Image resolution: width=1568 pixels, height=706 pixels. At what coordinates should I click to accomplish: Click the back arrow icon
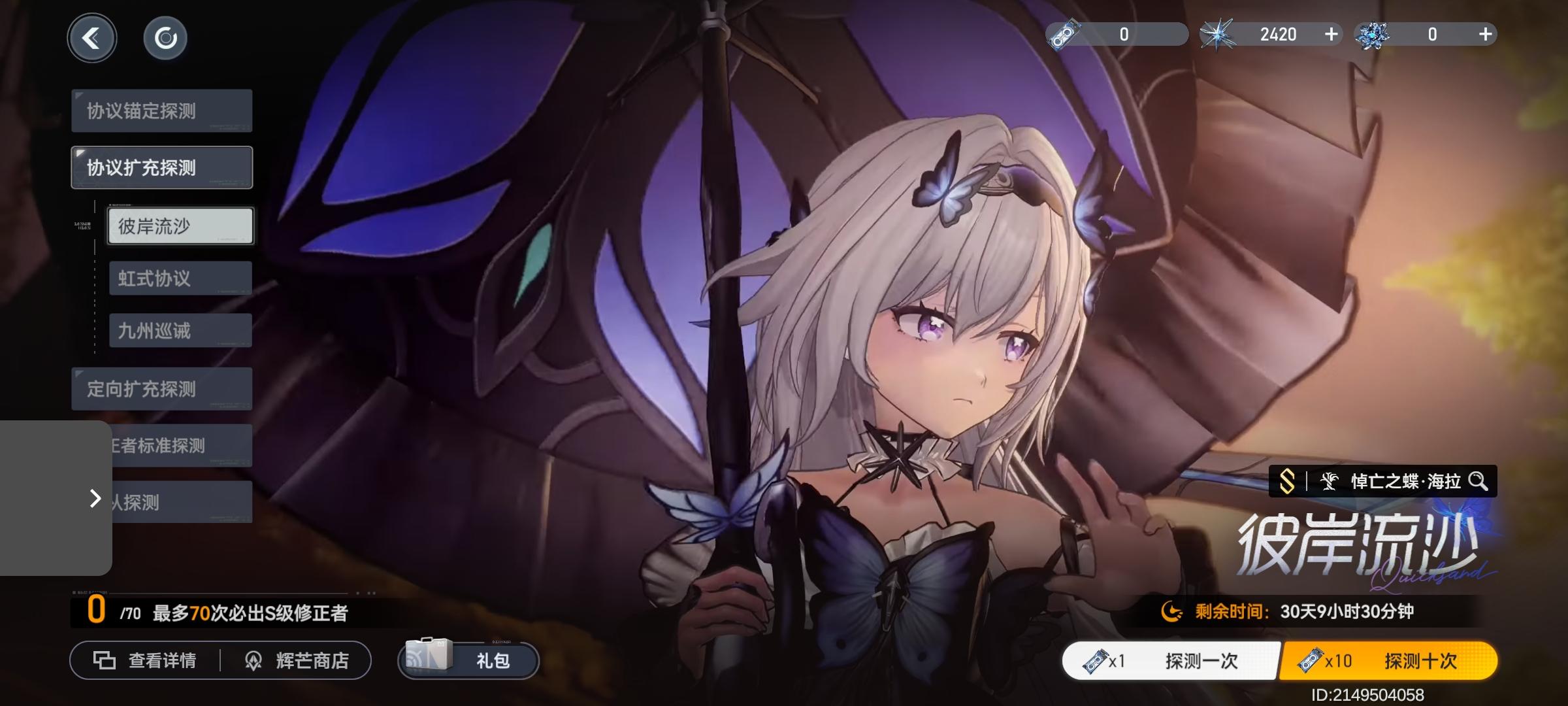(92, 38)
